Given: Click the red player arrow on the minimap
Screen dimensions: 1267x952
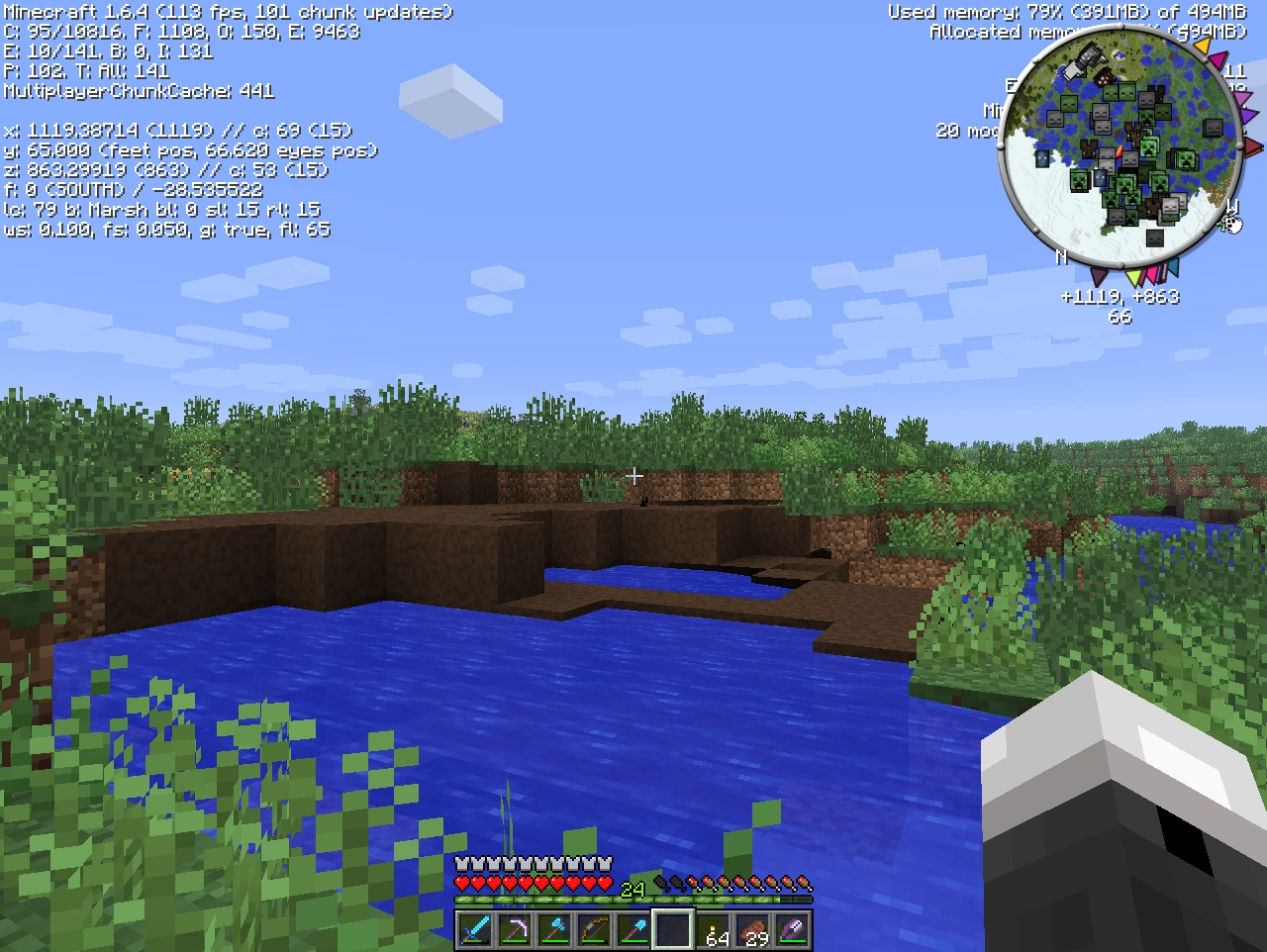Looking at the screenshot, I should pos(1120,149).
